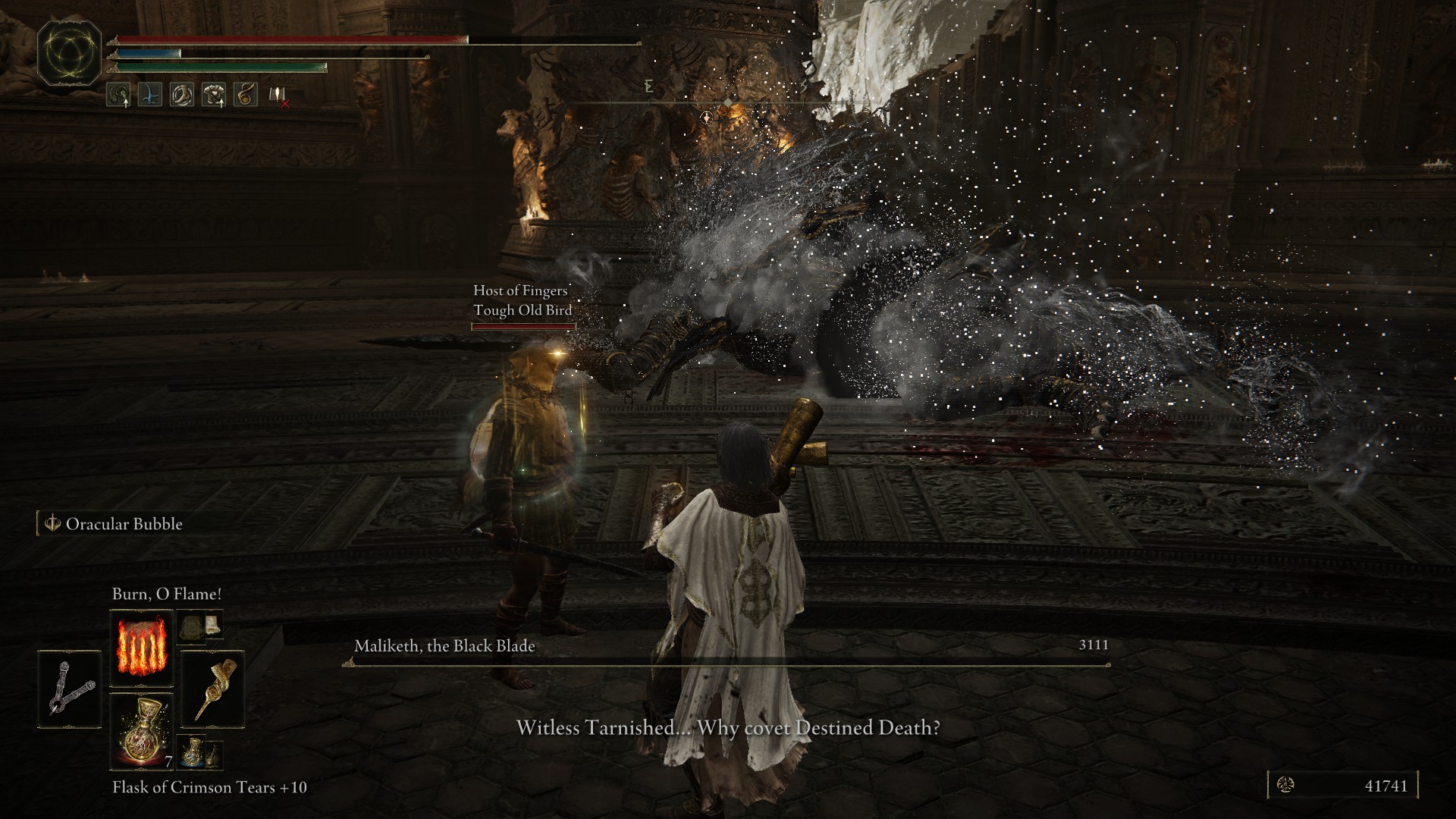The image size is (1456, 819).
Task: Click the blue branch status effect icon
Action: tap(149, 95)
